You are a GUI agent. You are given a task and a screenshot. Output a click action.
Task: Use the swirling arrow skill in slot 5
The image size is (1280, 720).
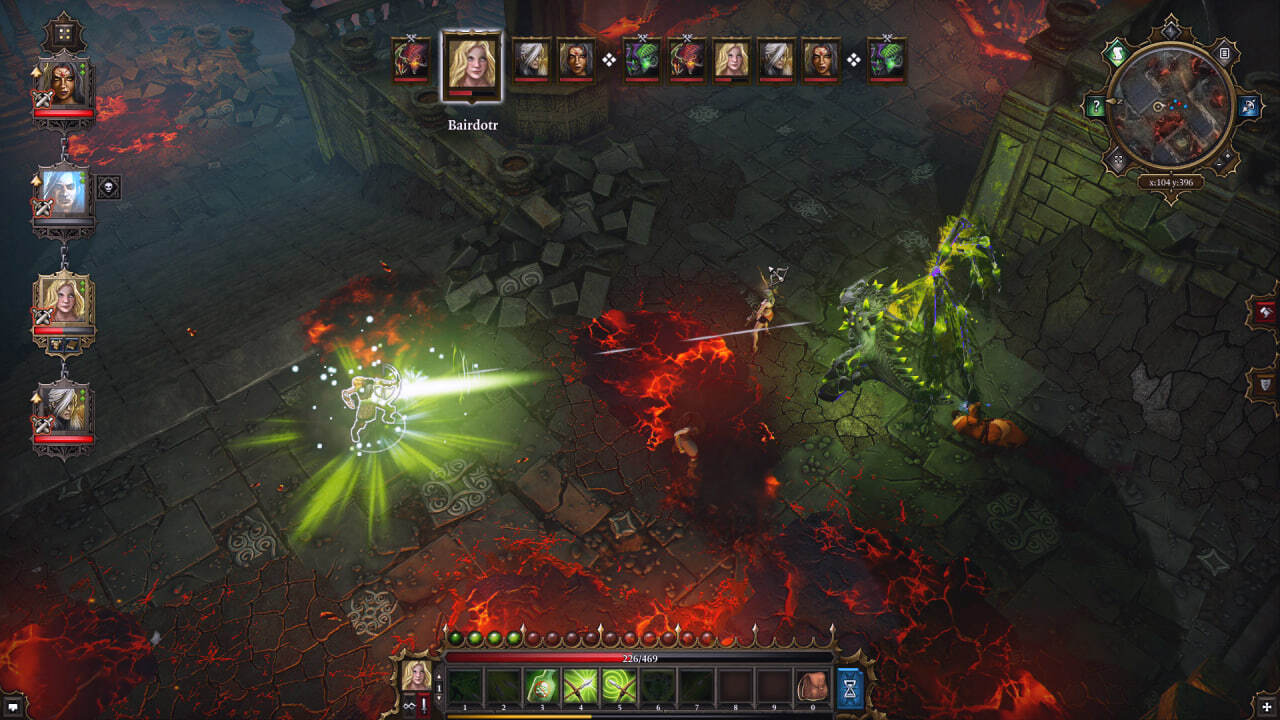pos(619,687)
